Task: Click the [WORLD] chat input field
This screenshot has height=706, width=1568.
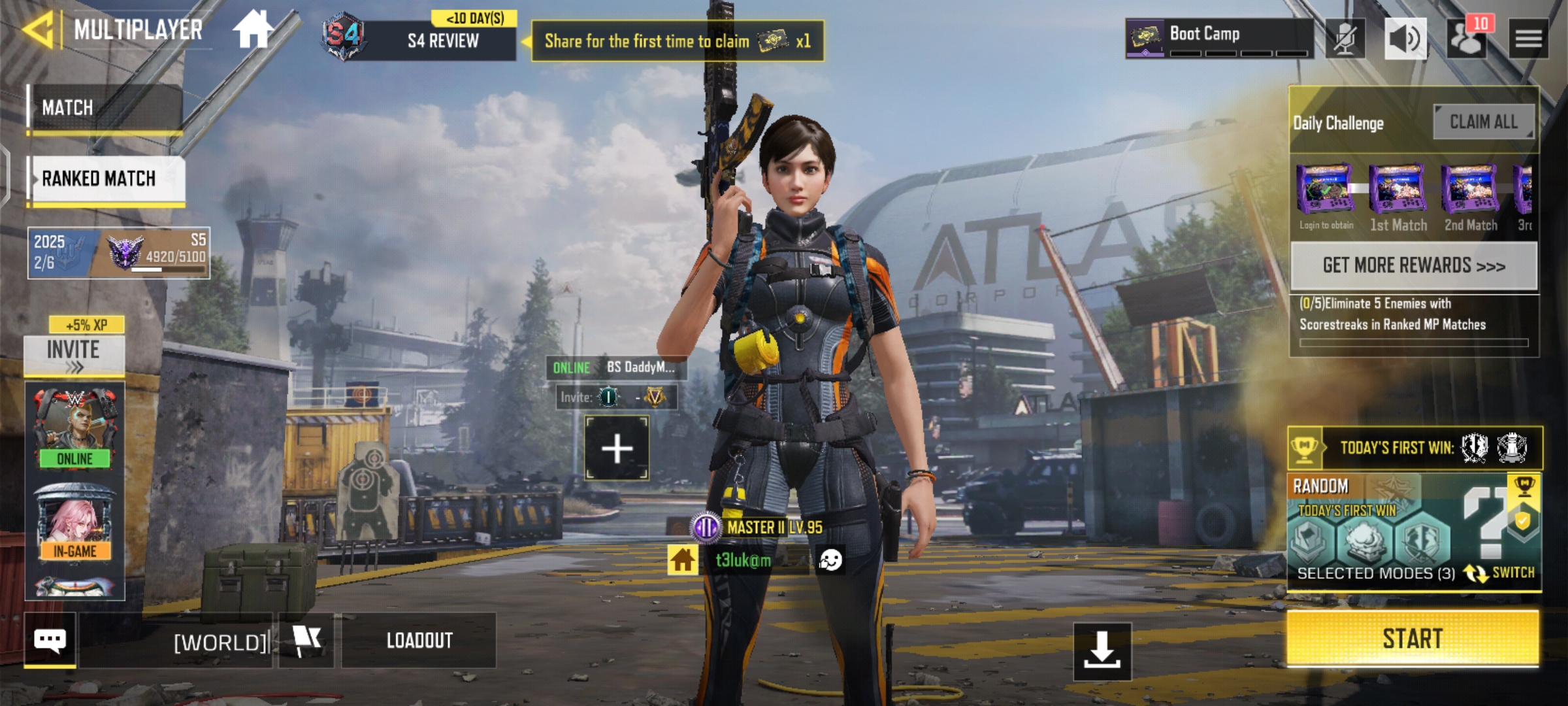Action: pyautogui.click(x=222, y=641)
